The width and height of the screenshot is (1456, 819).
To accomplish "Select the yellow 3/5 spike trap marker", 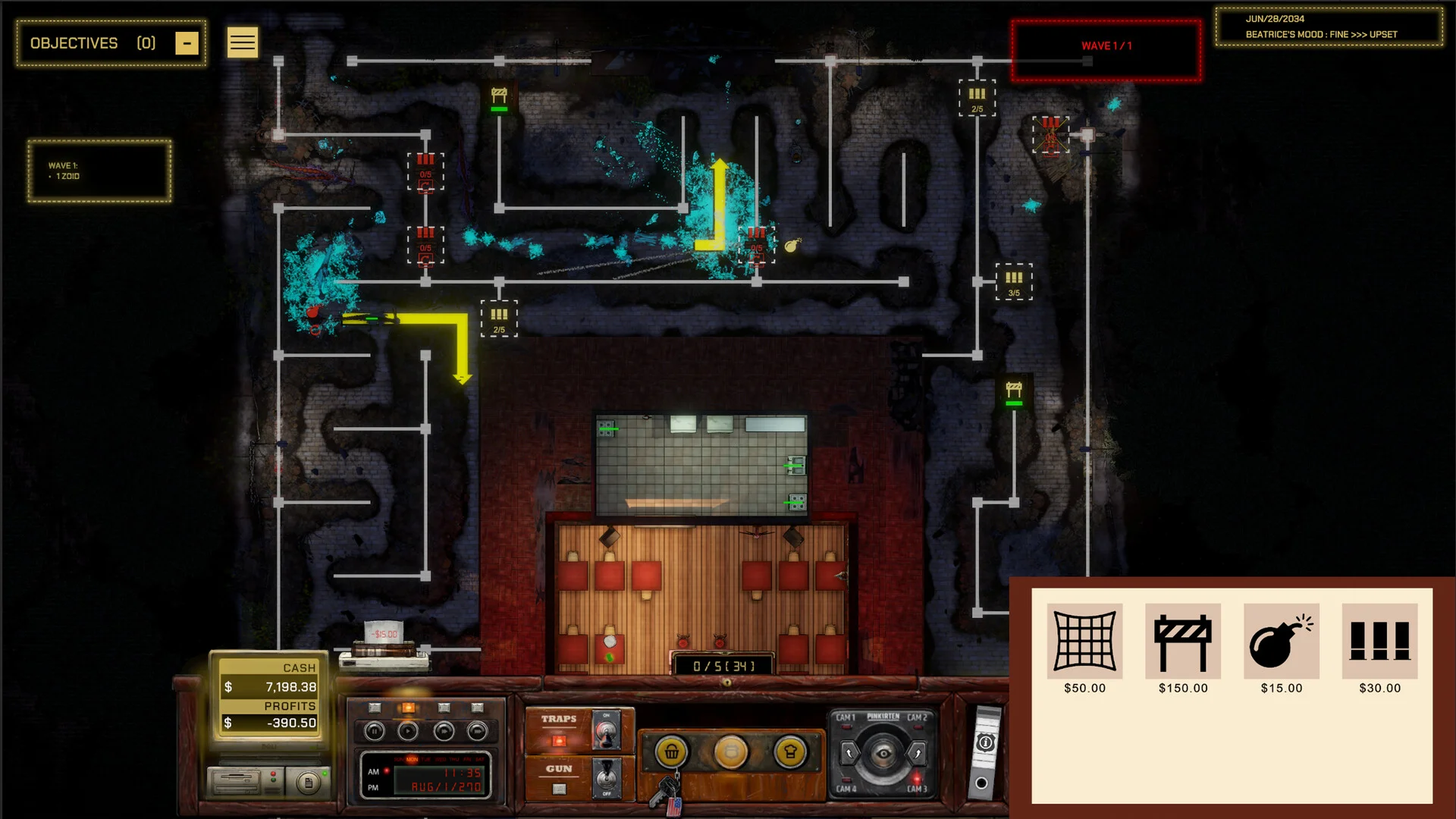I will (x=1014, y=281).
